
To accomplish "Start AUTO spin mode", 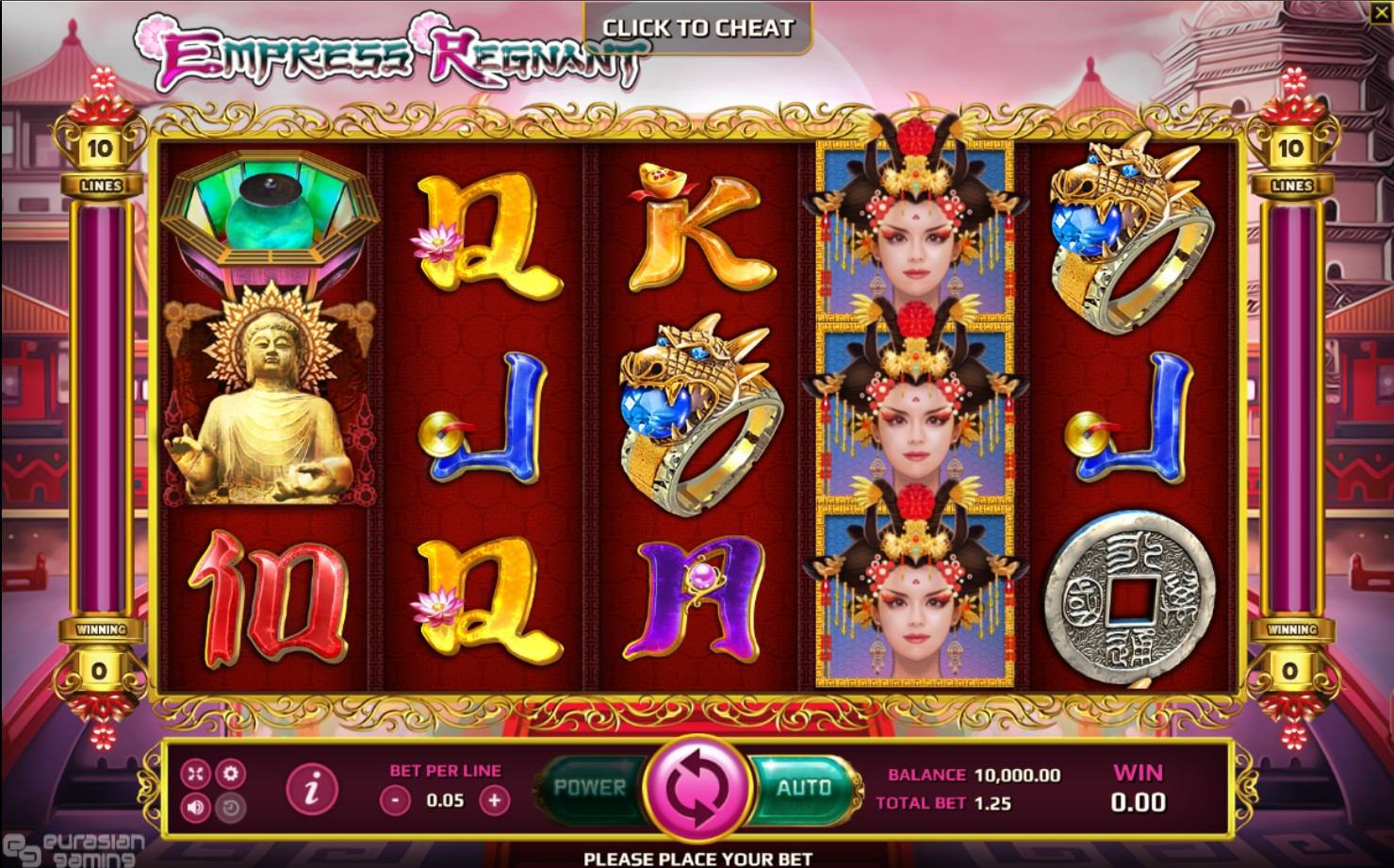I will coord(804,787).
